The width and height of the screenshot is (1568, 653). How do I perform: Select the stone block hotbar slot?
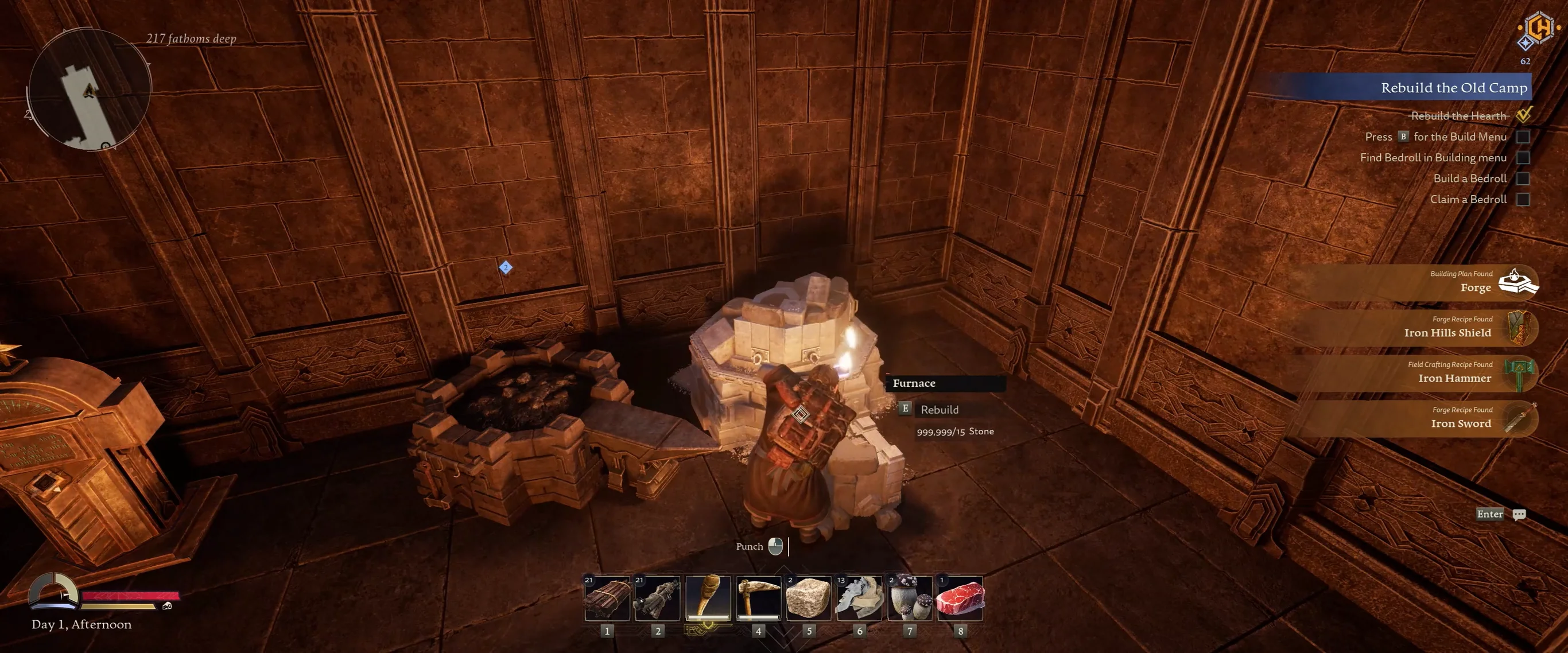[x=808, y=598]
